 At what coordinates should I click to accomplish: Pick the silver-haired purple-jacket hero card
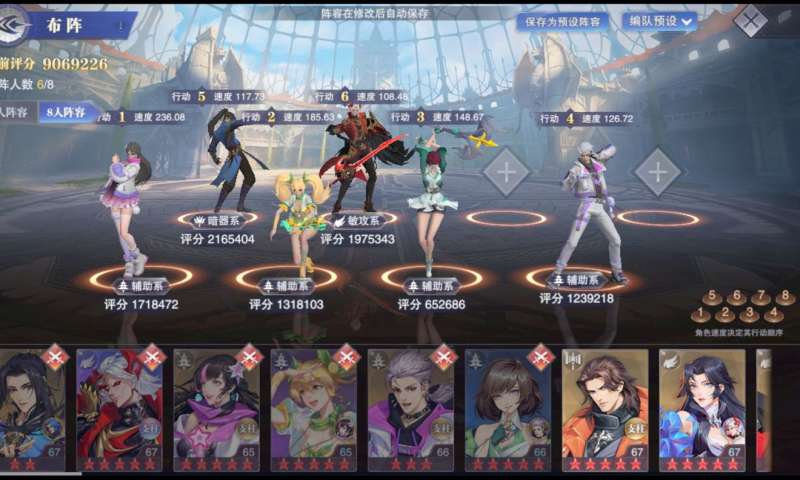[x=410, y=408]
